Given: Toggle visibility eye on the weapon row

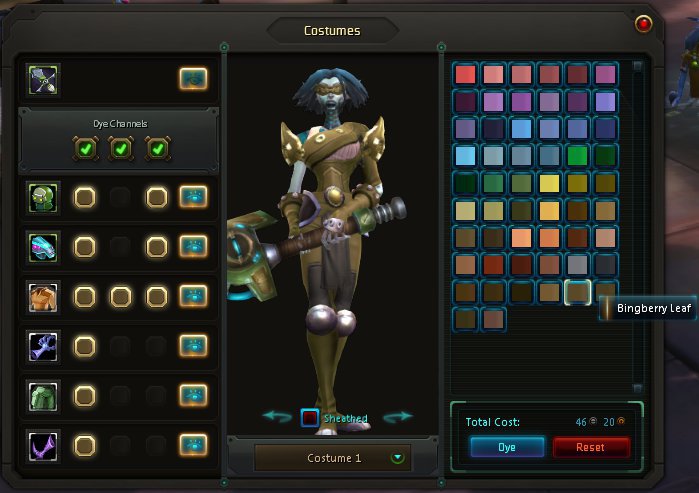Looking at the screenshot, I should [193, 78].
